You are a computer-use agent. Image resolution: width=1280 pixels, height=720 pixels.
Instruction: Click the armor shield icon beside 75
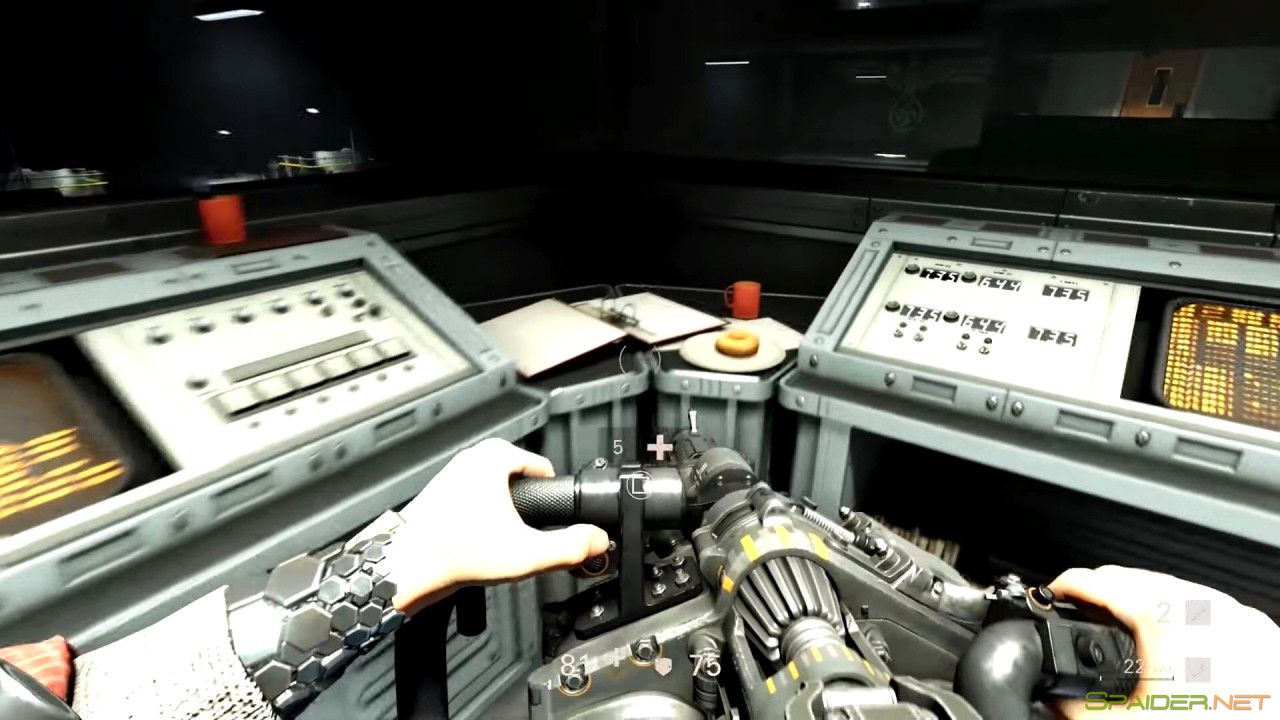coord(662,667)
